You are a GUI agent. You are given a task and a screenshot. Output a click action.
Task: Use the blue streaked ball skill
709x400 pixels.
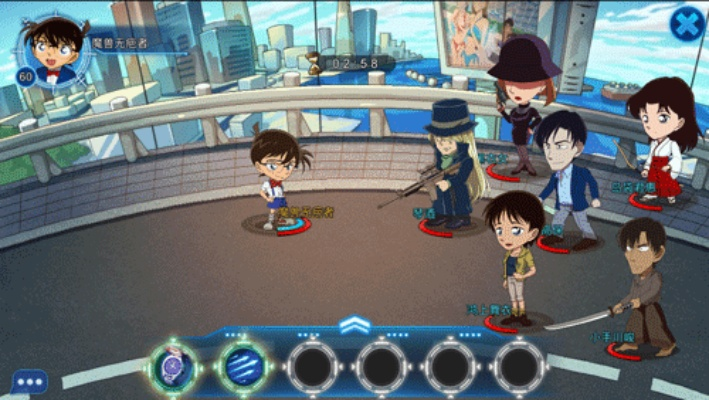coord(242,366)
